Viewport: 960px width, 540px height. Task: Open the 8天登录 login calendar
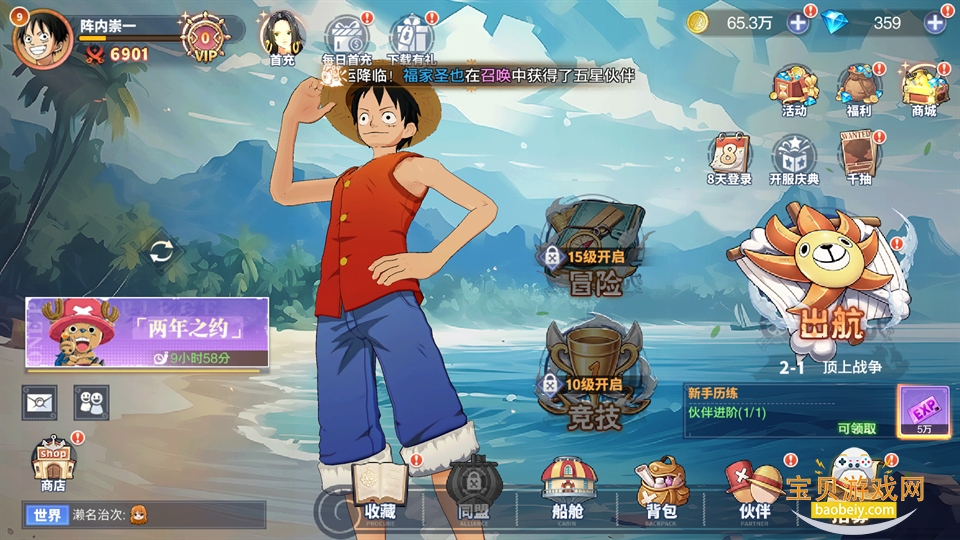[729, 159]
